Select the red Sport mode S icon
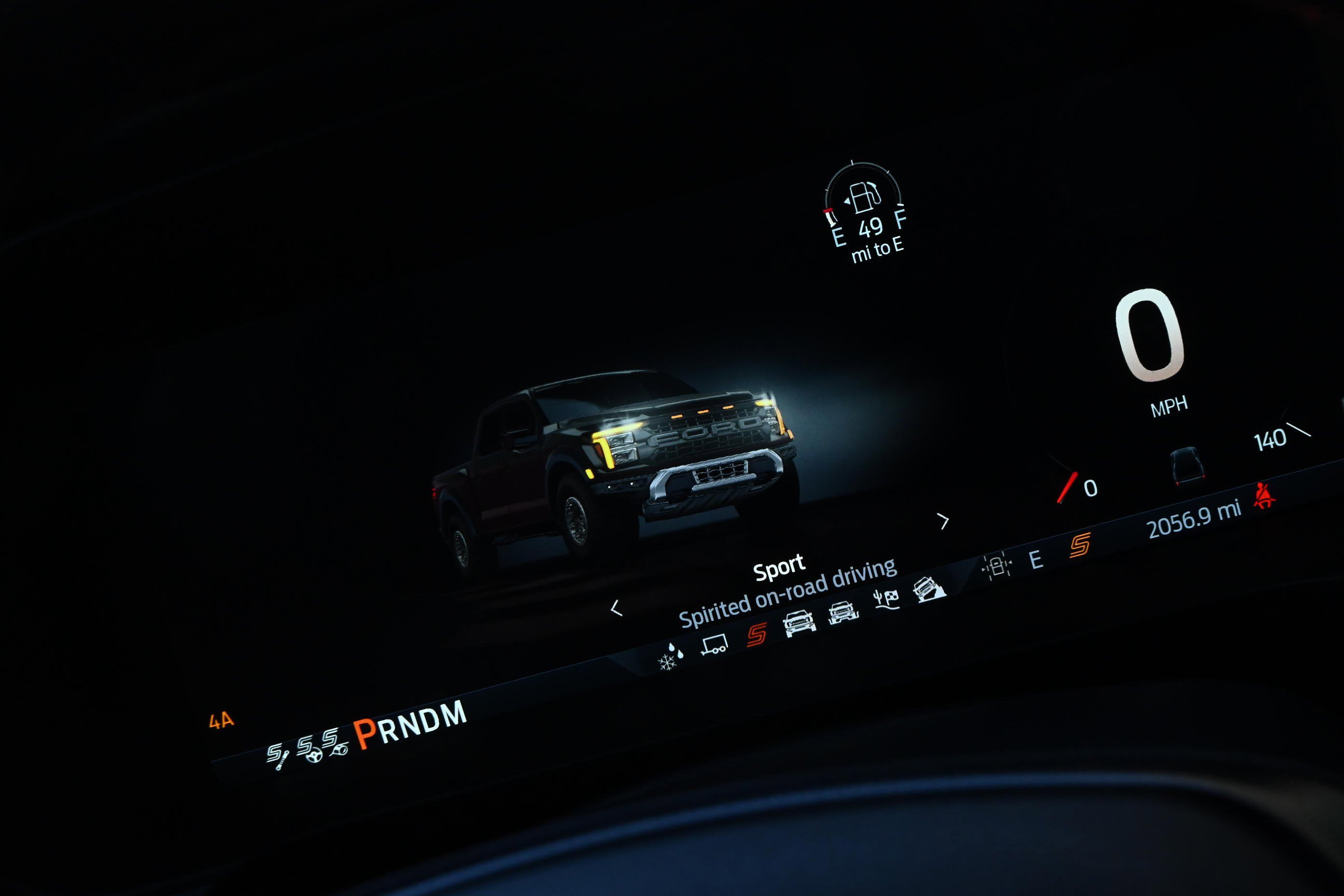Screen dimensions: 1344x896 (x=756, y=634)
